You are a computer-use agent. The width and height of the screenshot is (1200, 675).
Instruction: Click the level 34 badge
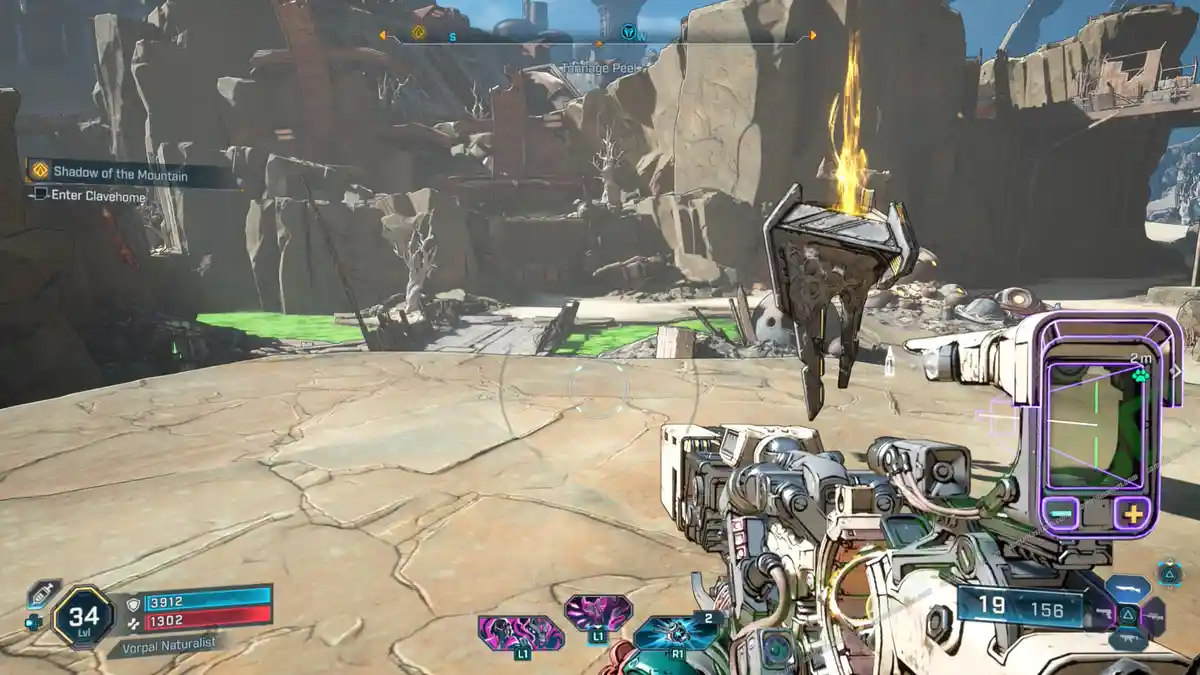point(83,616)
